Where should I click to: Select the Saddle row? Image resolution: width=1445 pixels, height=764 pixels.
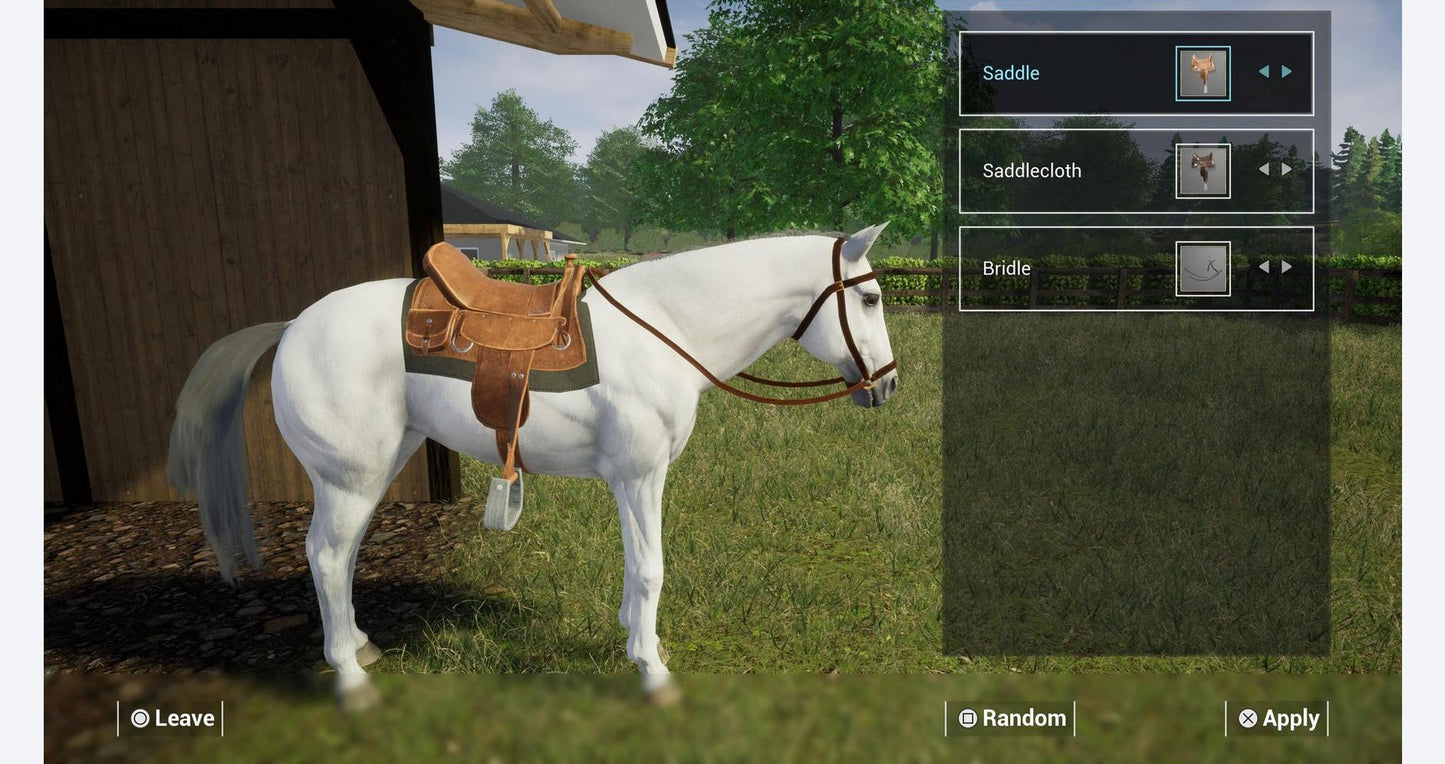coord(1060,73)
